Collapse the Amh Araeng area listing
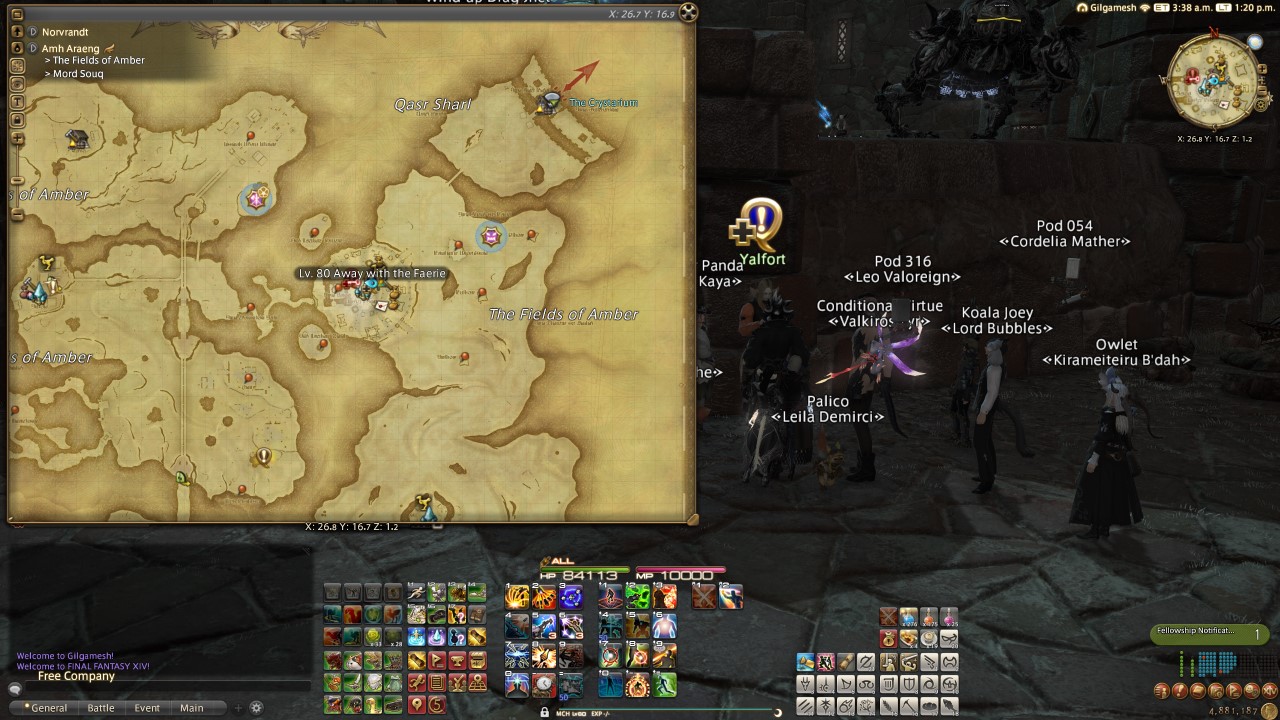Viewport: 1280px width, 720px height. tap(33, 48)
